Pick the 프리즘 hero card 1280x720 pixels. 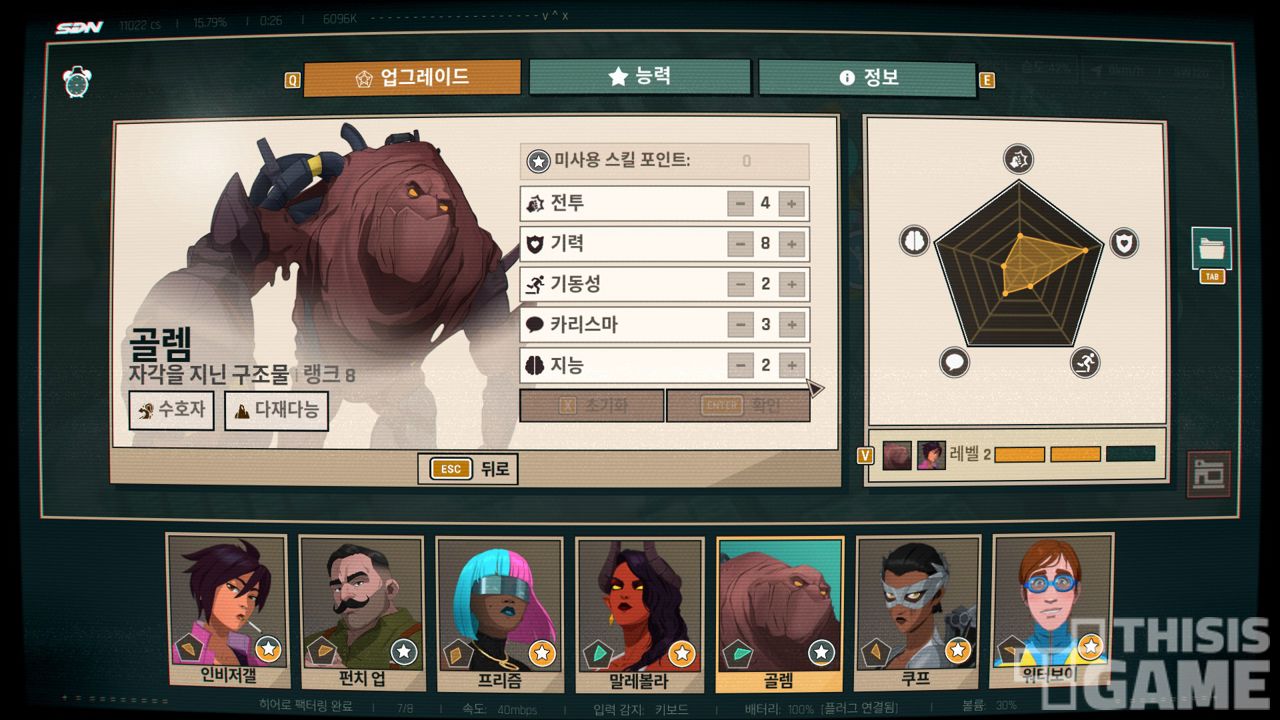pos(500,612)
